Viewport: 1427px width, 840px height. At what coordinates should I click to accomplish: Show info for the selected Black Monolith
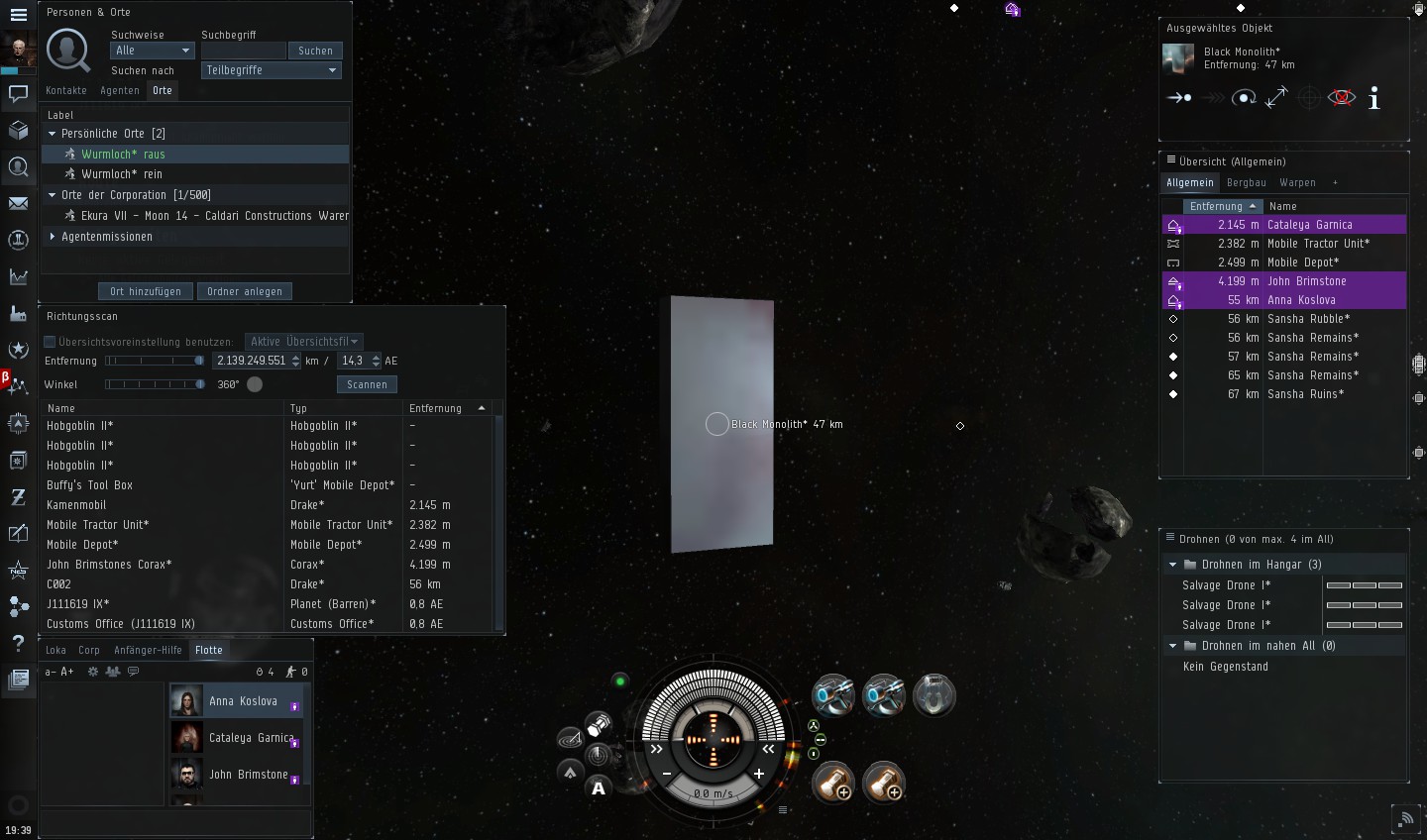[1373, 98]
